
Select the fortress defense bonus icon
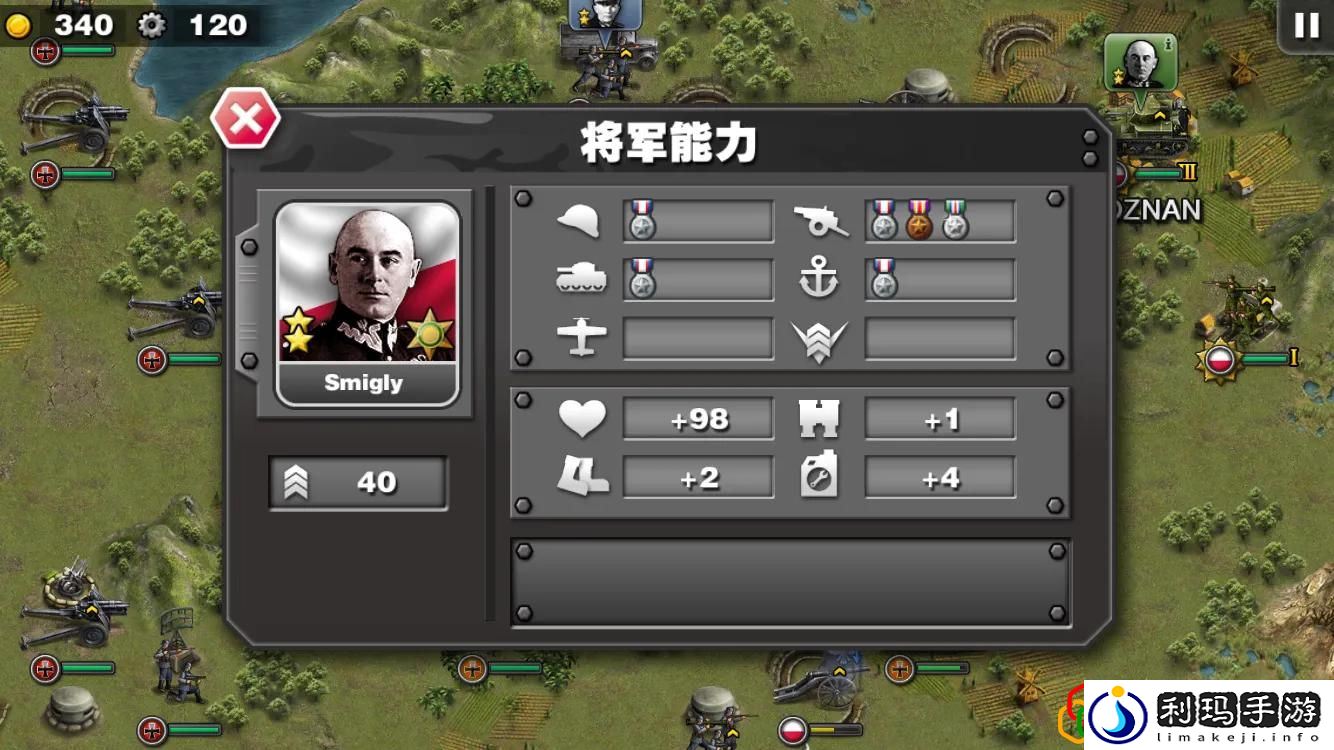[822, 418]
